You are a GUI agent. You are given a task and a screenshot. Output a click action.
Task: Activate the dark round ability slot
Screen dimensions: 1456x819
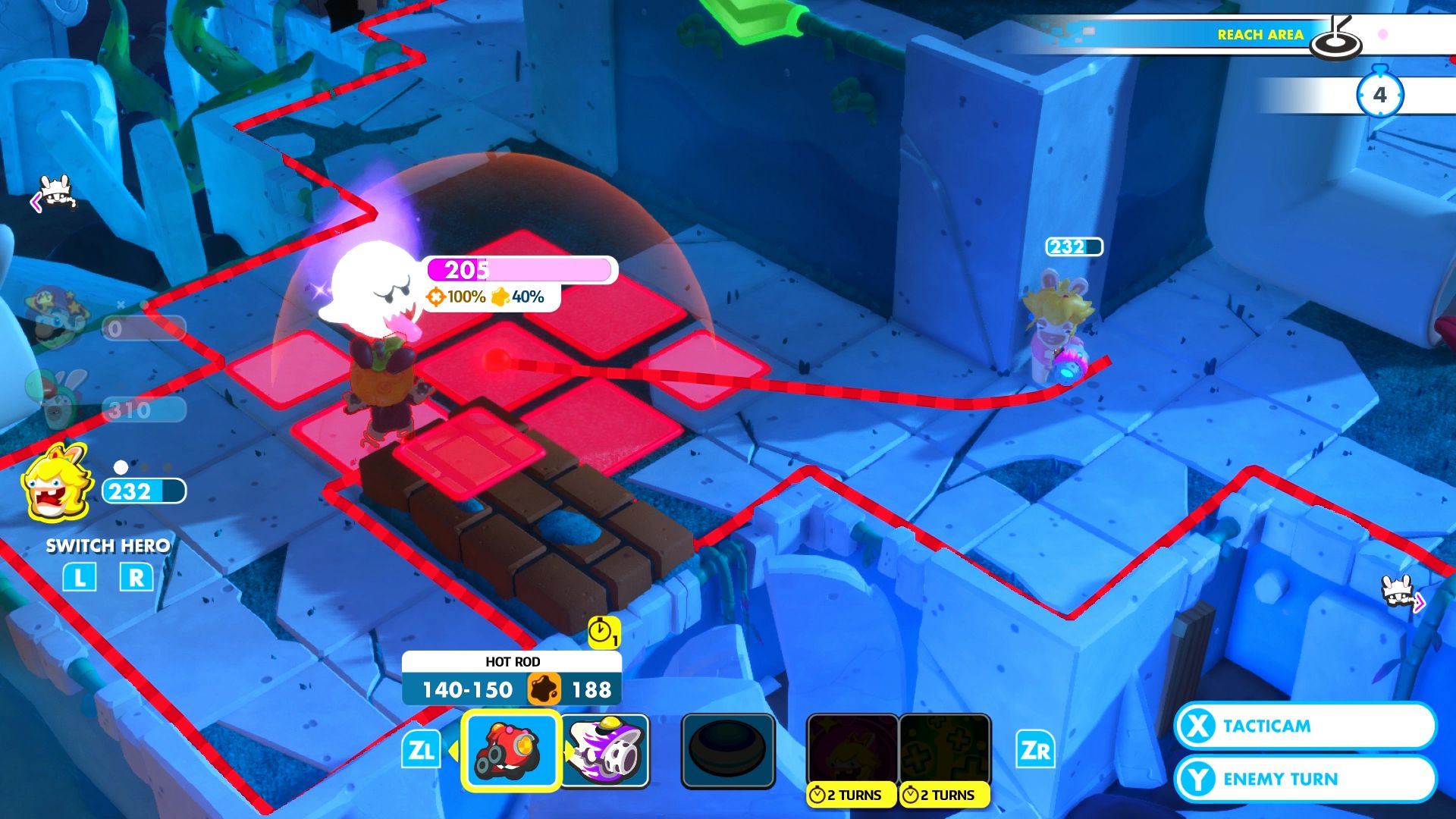point(728,751)
